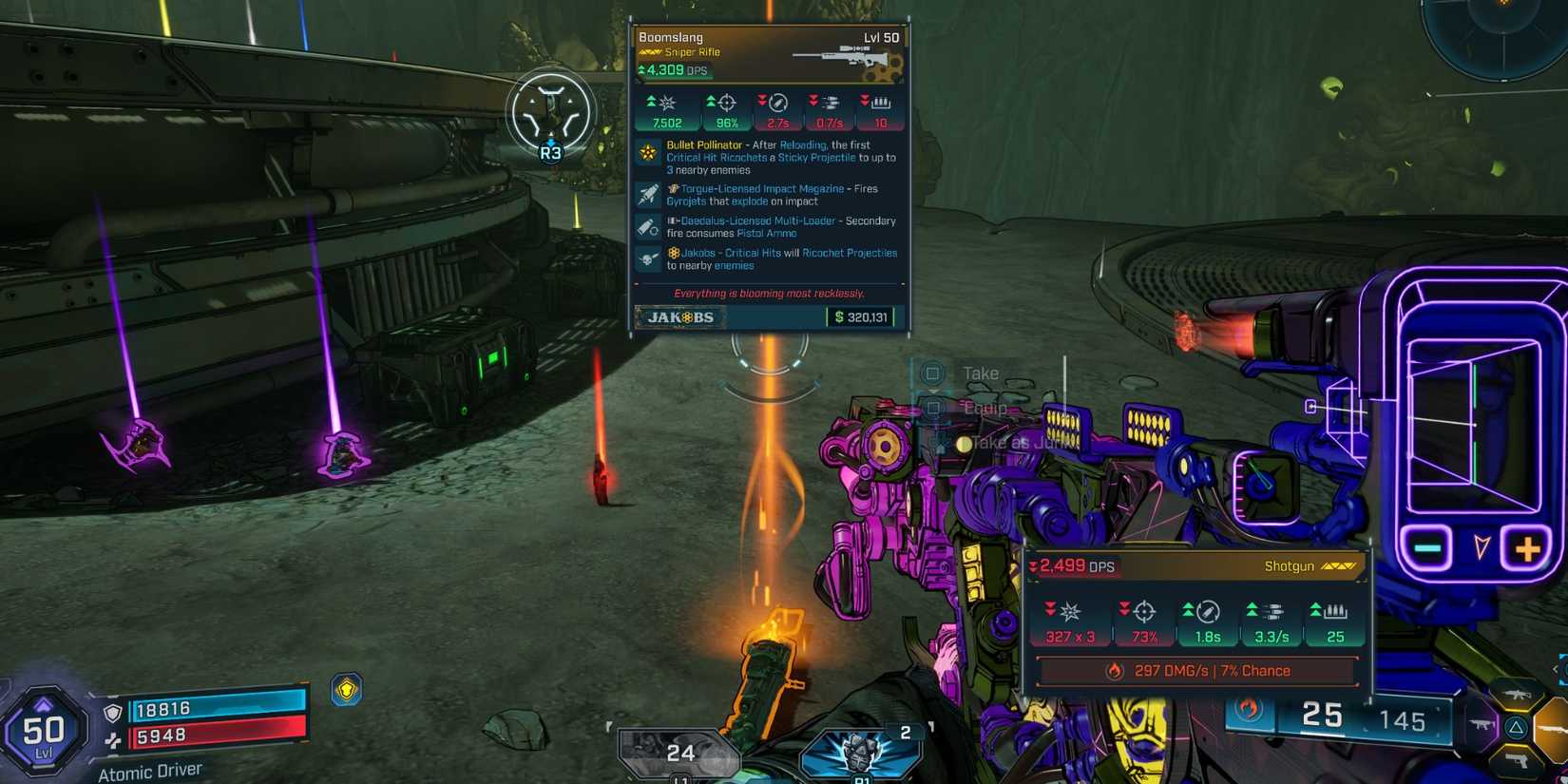
Task: Select the fire rate stat icon on Boomslang card
Action: tap(829, 101)
